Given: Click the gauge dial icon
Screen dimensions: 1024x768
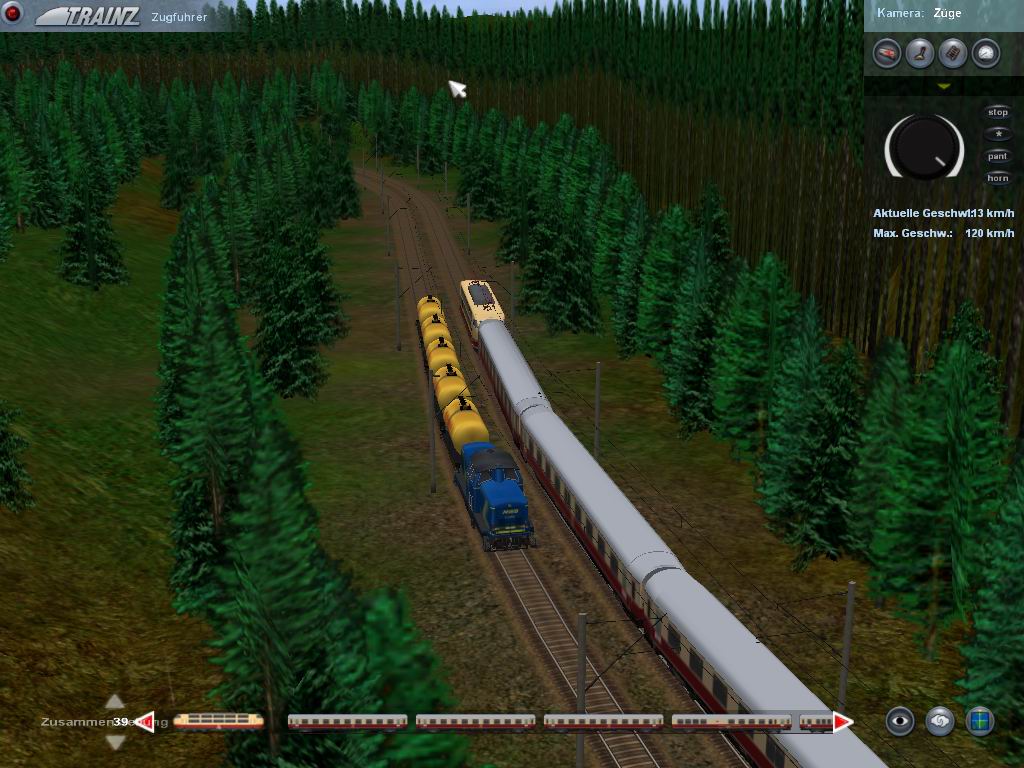Looking at the screenshot, I should [x=985, y=53].
